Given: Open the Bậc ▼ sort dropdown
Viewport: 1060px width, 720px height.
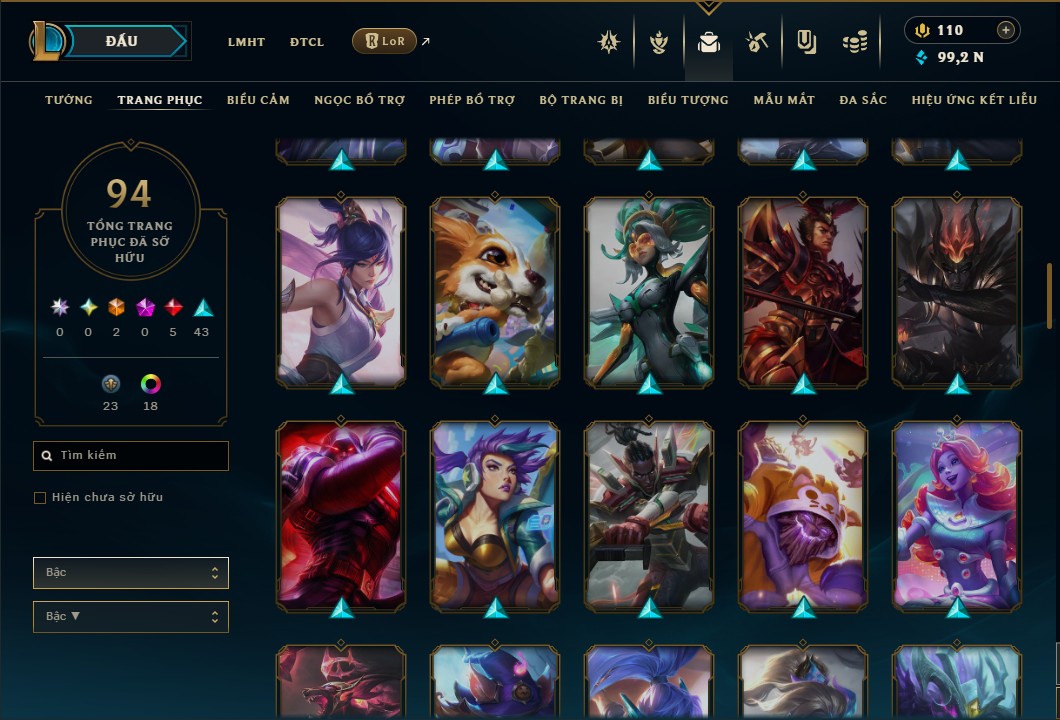Looking at the screenshot, I should point(131,617).
